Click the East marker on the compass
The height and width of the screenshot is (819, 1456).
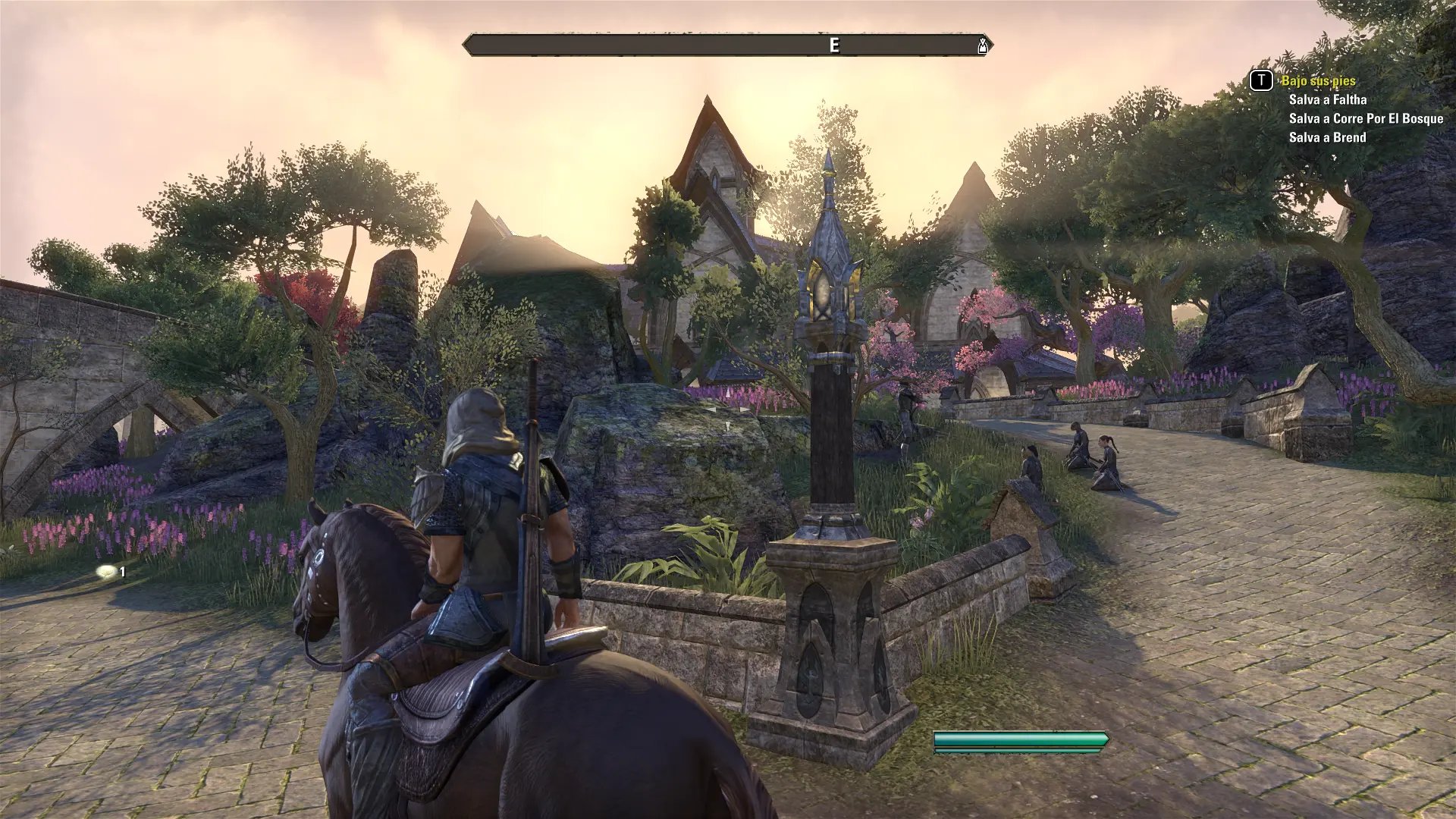[x=834, y=45]
